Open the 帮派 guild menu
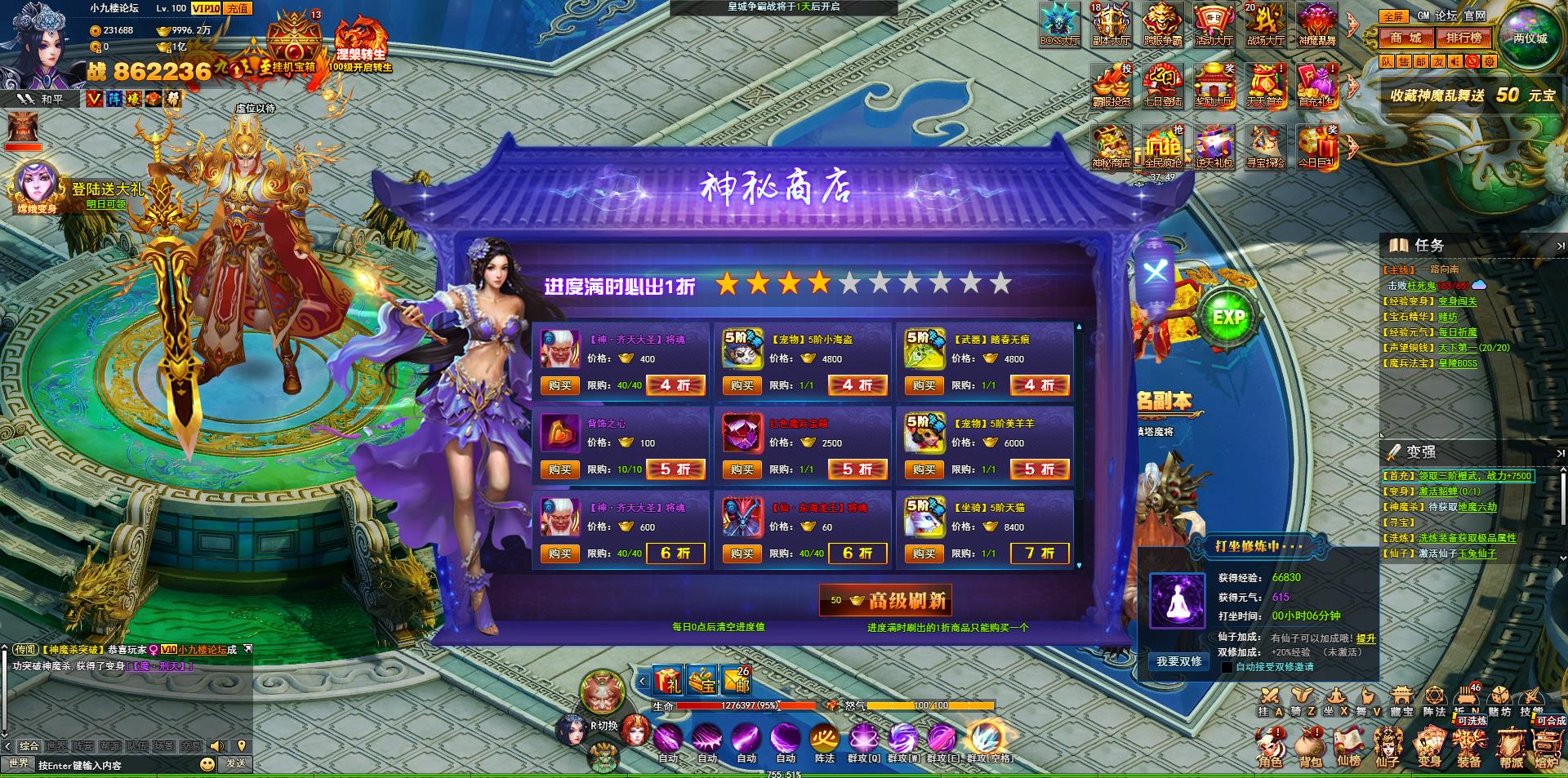 coord(1511,748)
